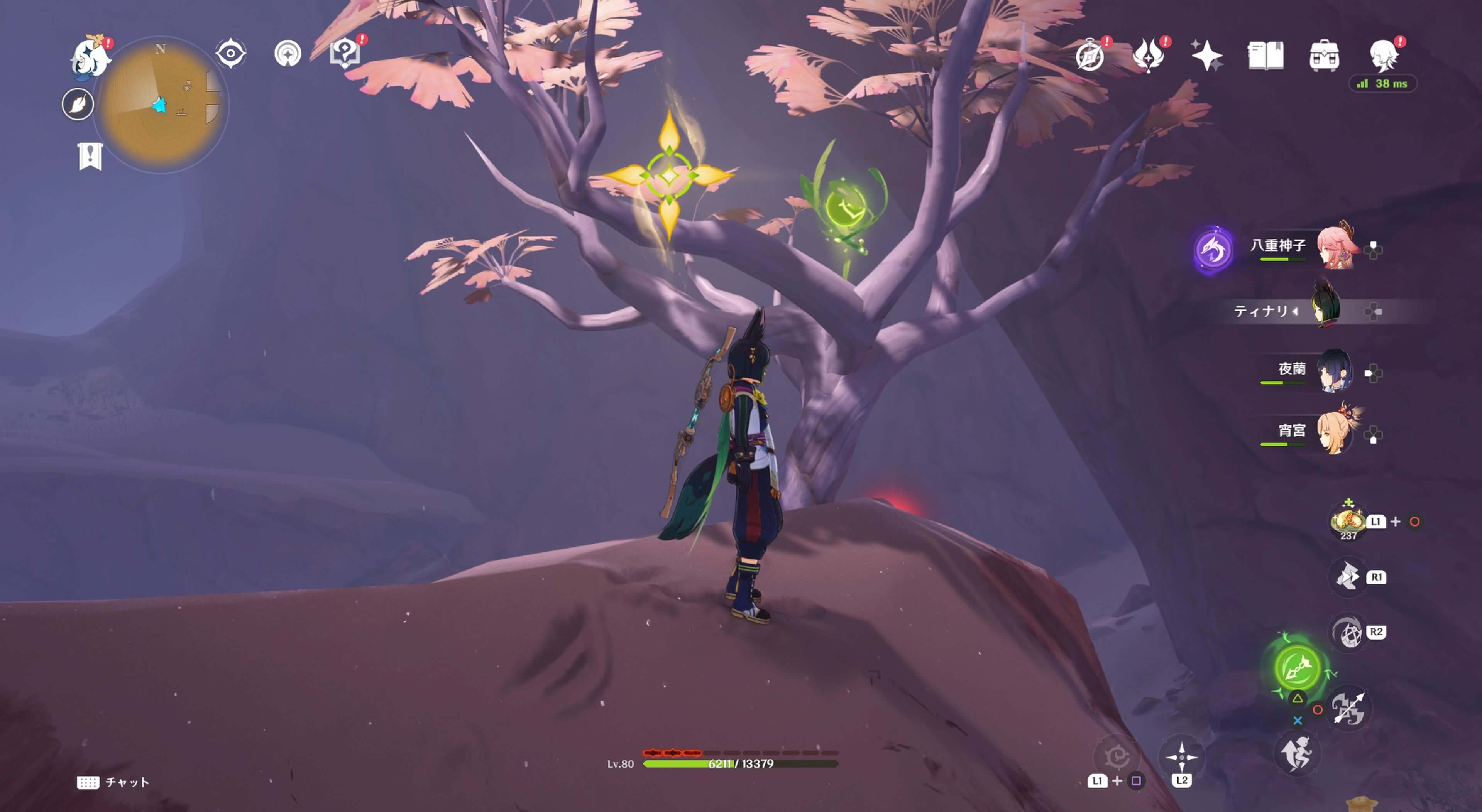Open the circular minimap
Viewport: 1482px width, 812px height.
162,105
